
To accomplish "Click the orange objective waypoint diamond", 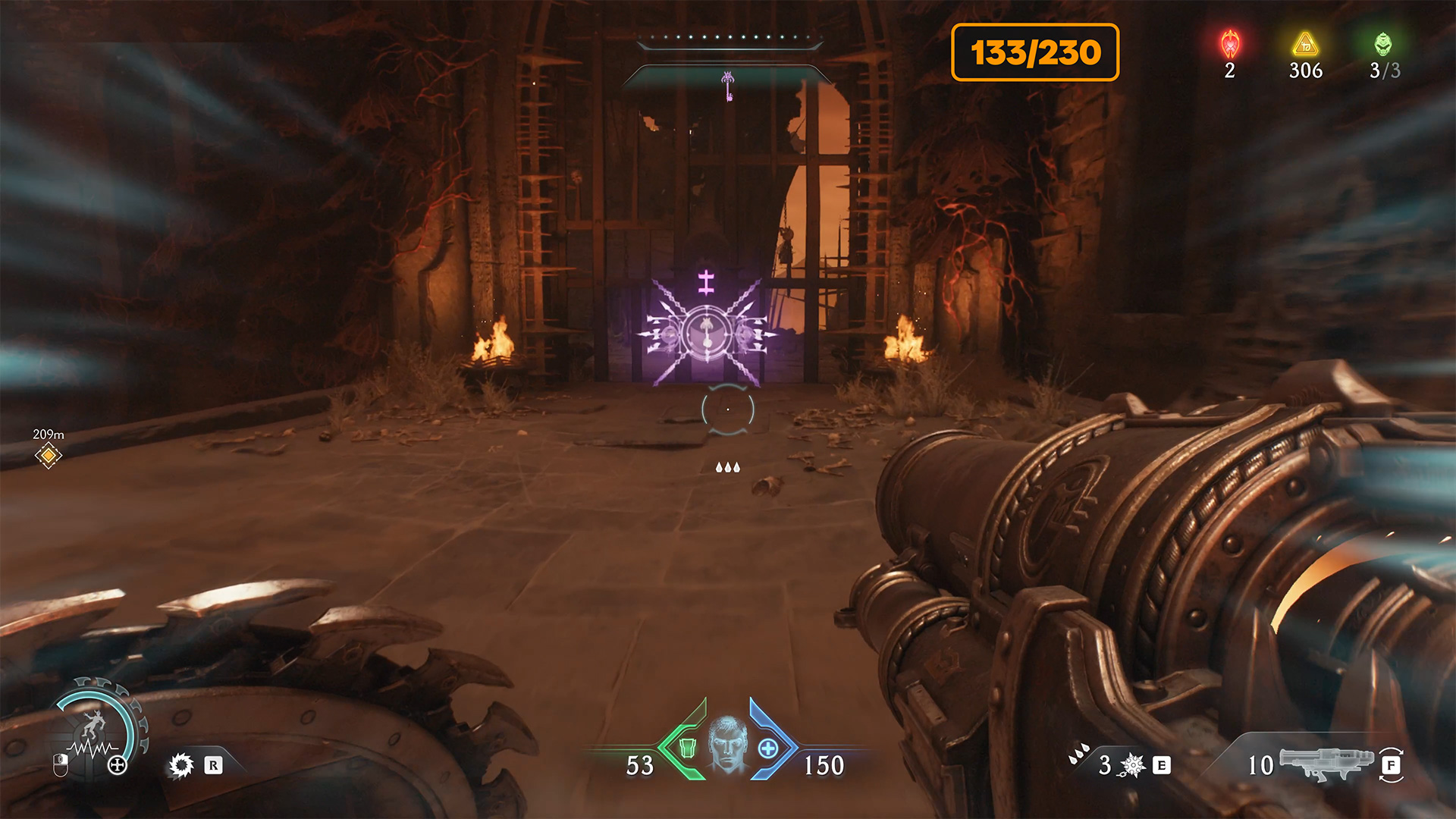I will [49, 455].
